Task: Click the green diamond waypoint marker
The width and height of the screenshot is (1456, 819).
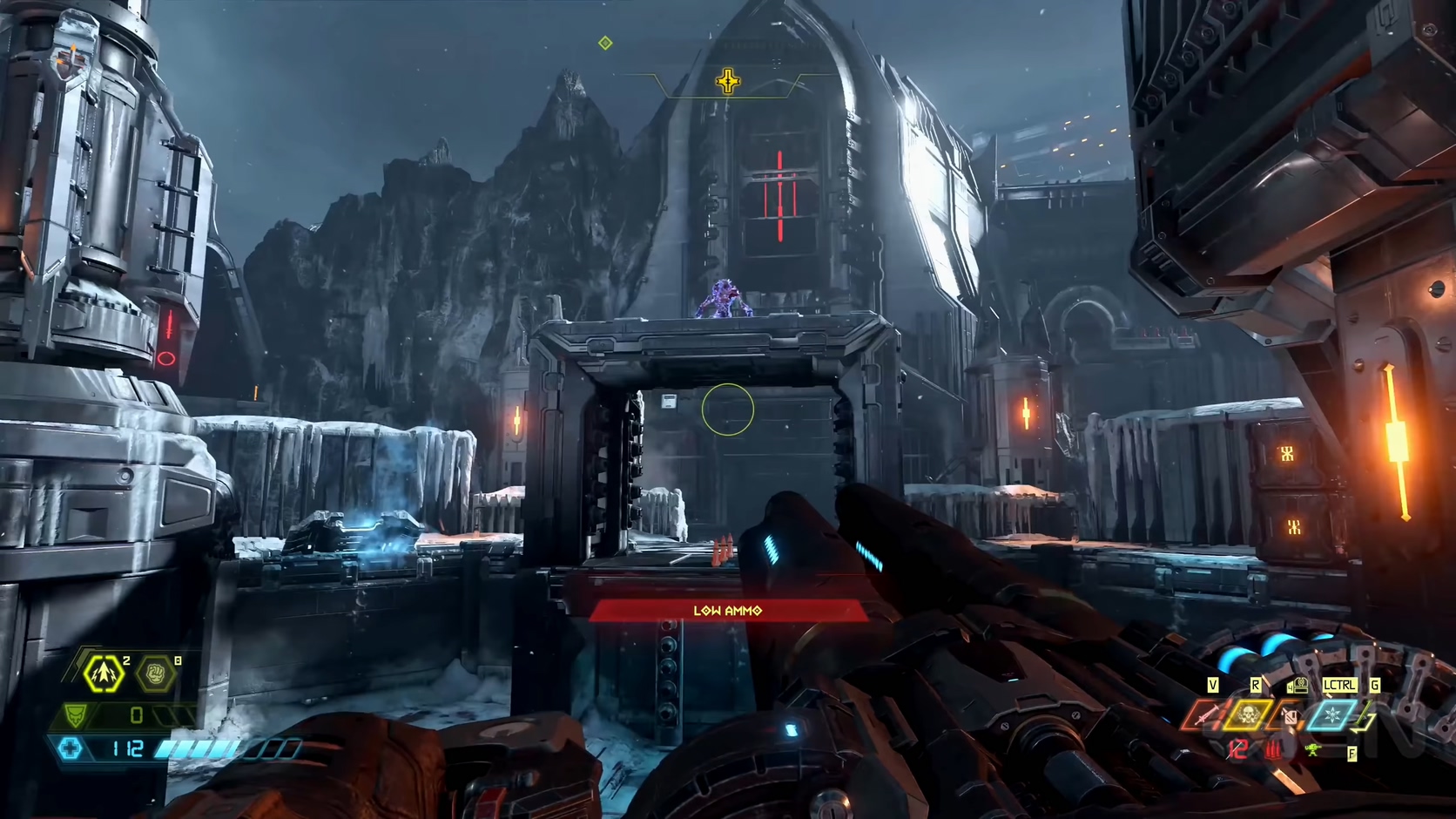Action: pos(605,43)
